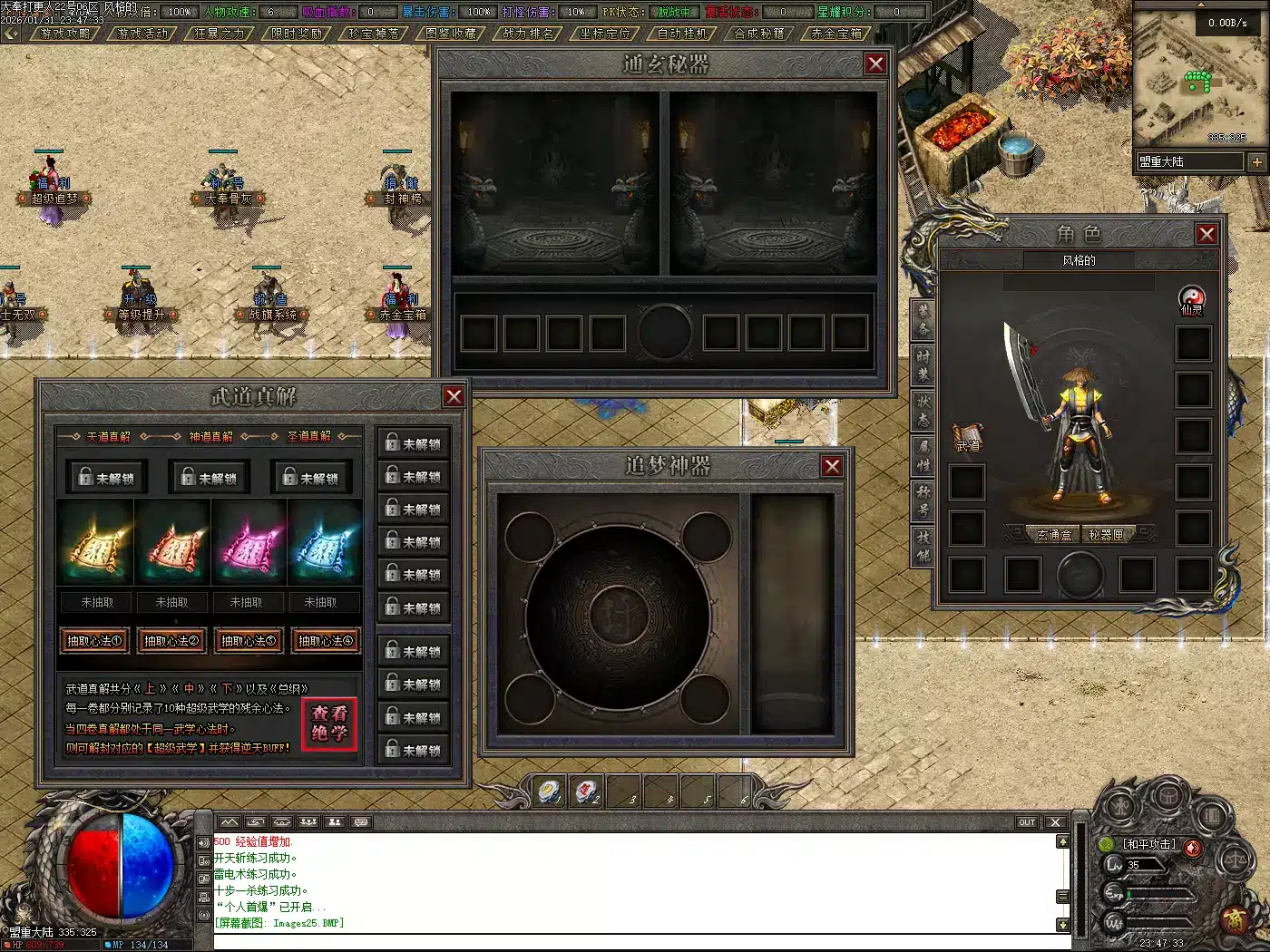Viewport: 1270px width, 952px height.
Task: Open the 技能 skills tab
Action: point(923,545)
